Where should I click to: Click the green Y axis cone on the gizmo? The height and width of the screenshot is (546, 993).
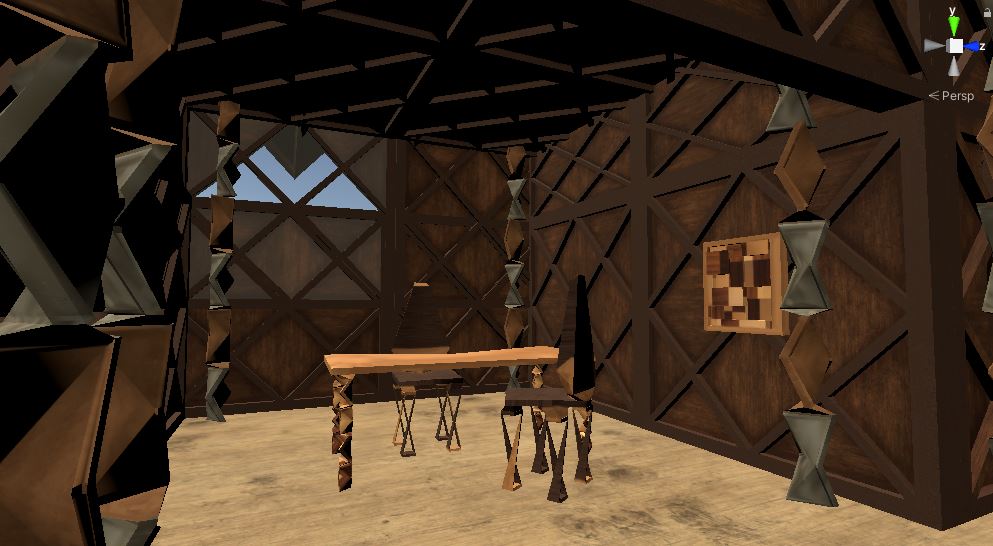(955, 25)
